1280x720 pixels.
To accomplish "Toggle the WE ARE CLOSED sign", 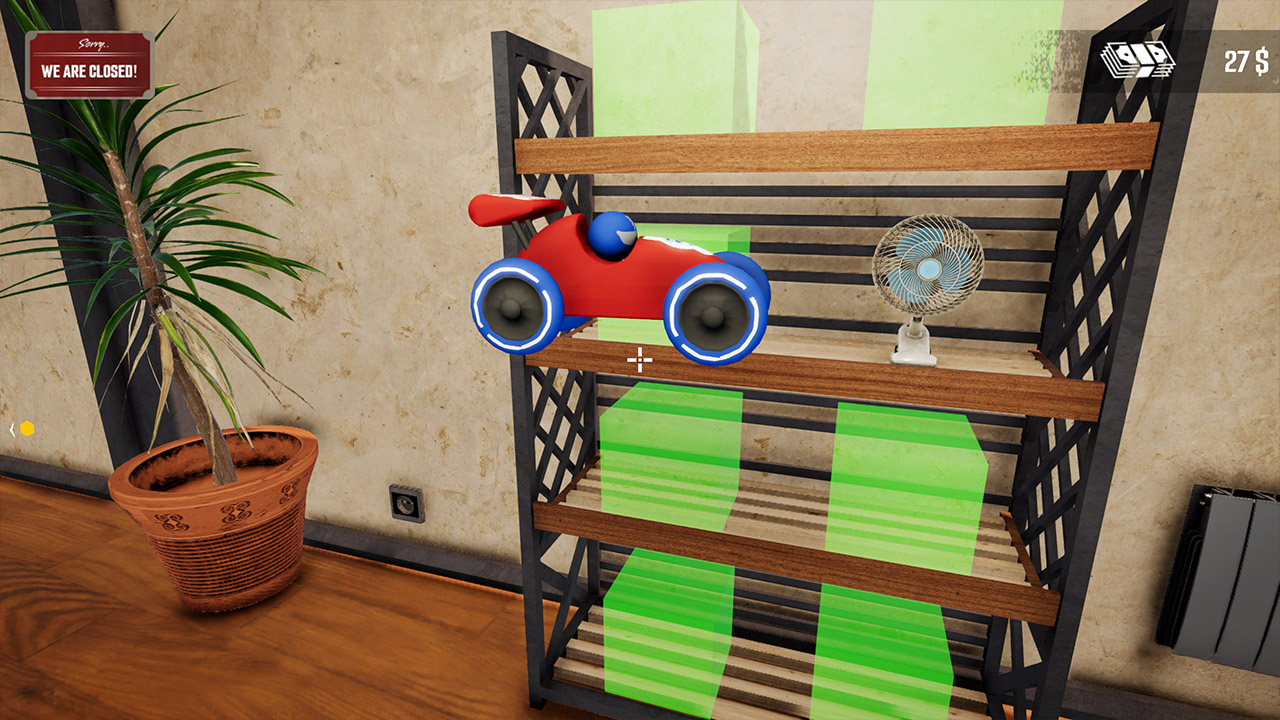I will point(88,63).
